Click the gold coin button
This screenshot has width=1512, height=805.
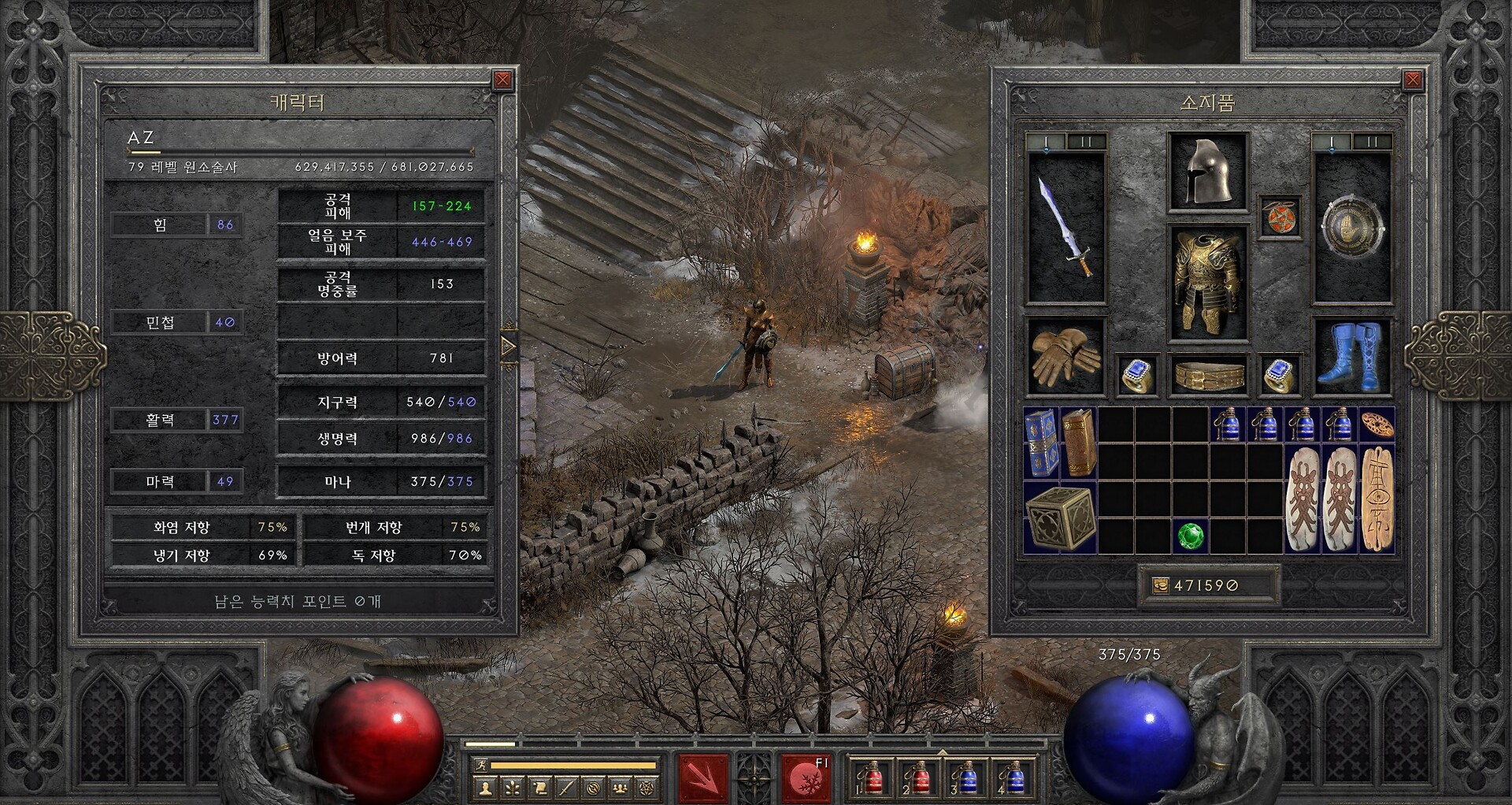click(1161, 585)
